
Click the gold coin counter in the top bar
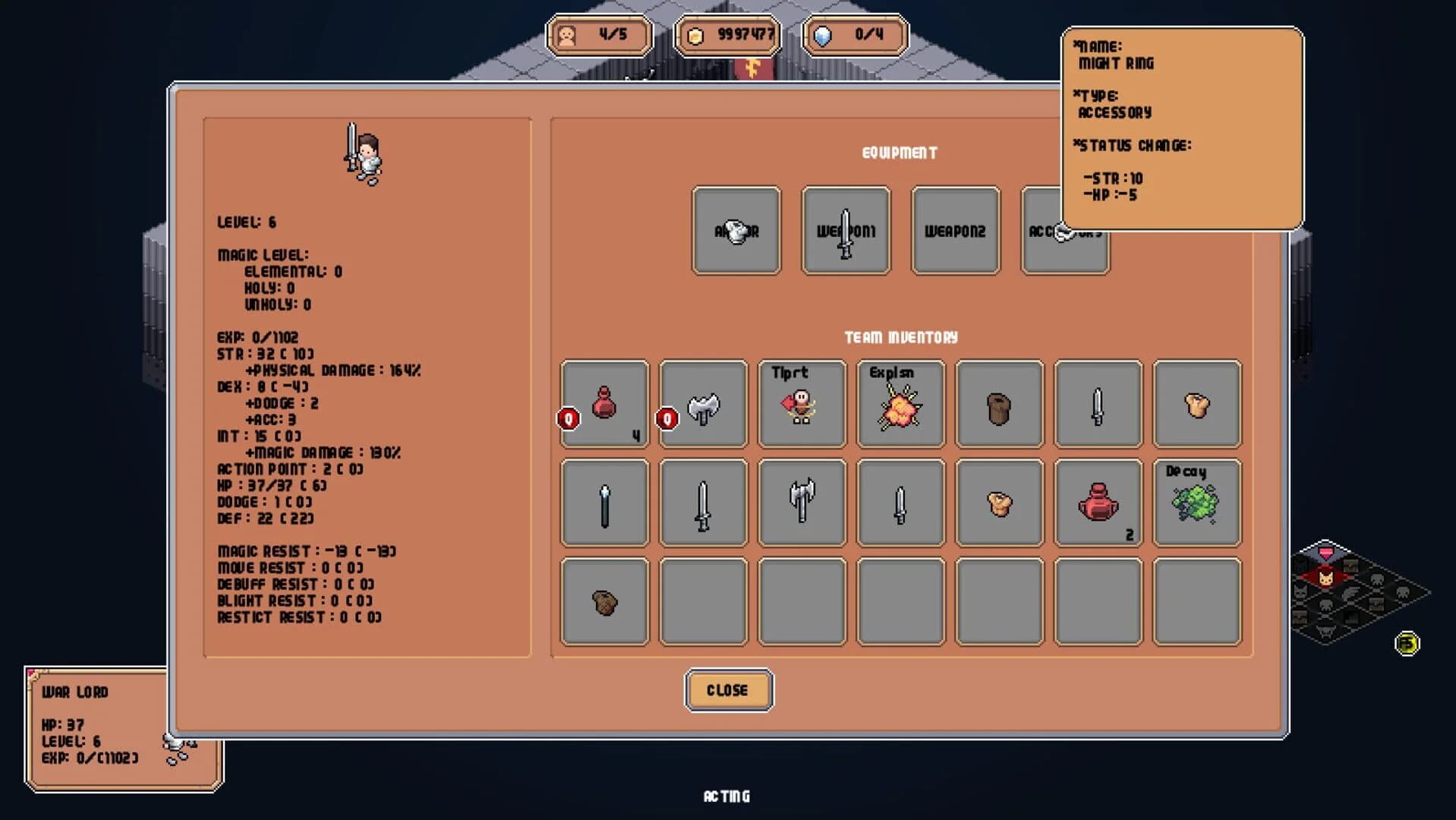pos(729,35)
